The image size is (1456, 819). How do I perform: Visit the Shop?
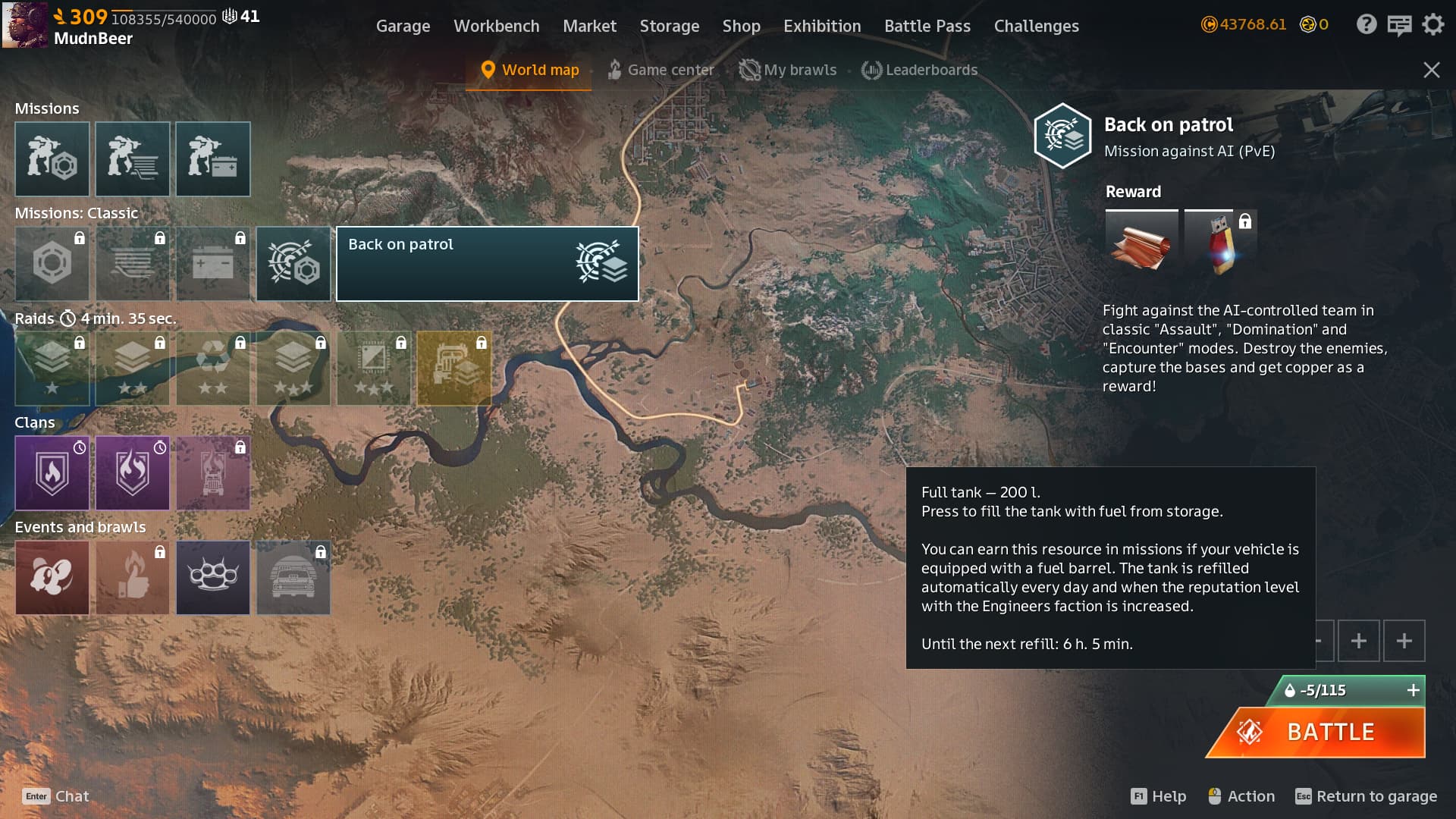(x=741, y=26)
